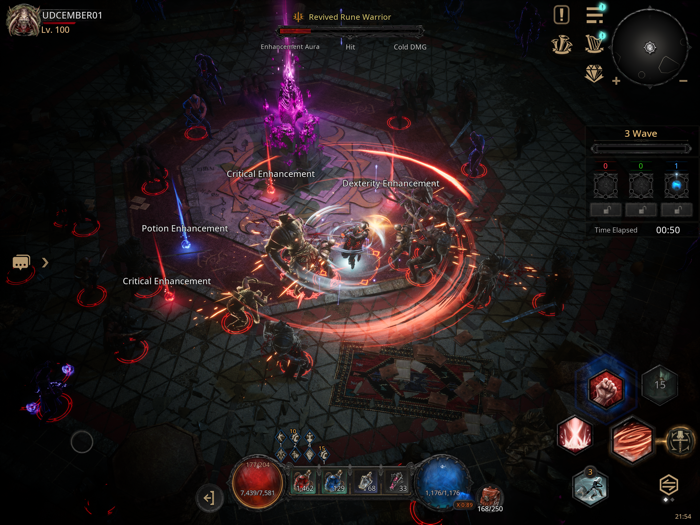This screenshot has height=525, width=700.
Task: Use the red health potion
Action: (302, 482)
